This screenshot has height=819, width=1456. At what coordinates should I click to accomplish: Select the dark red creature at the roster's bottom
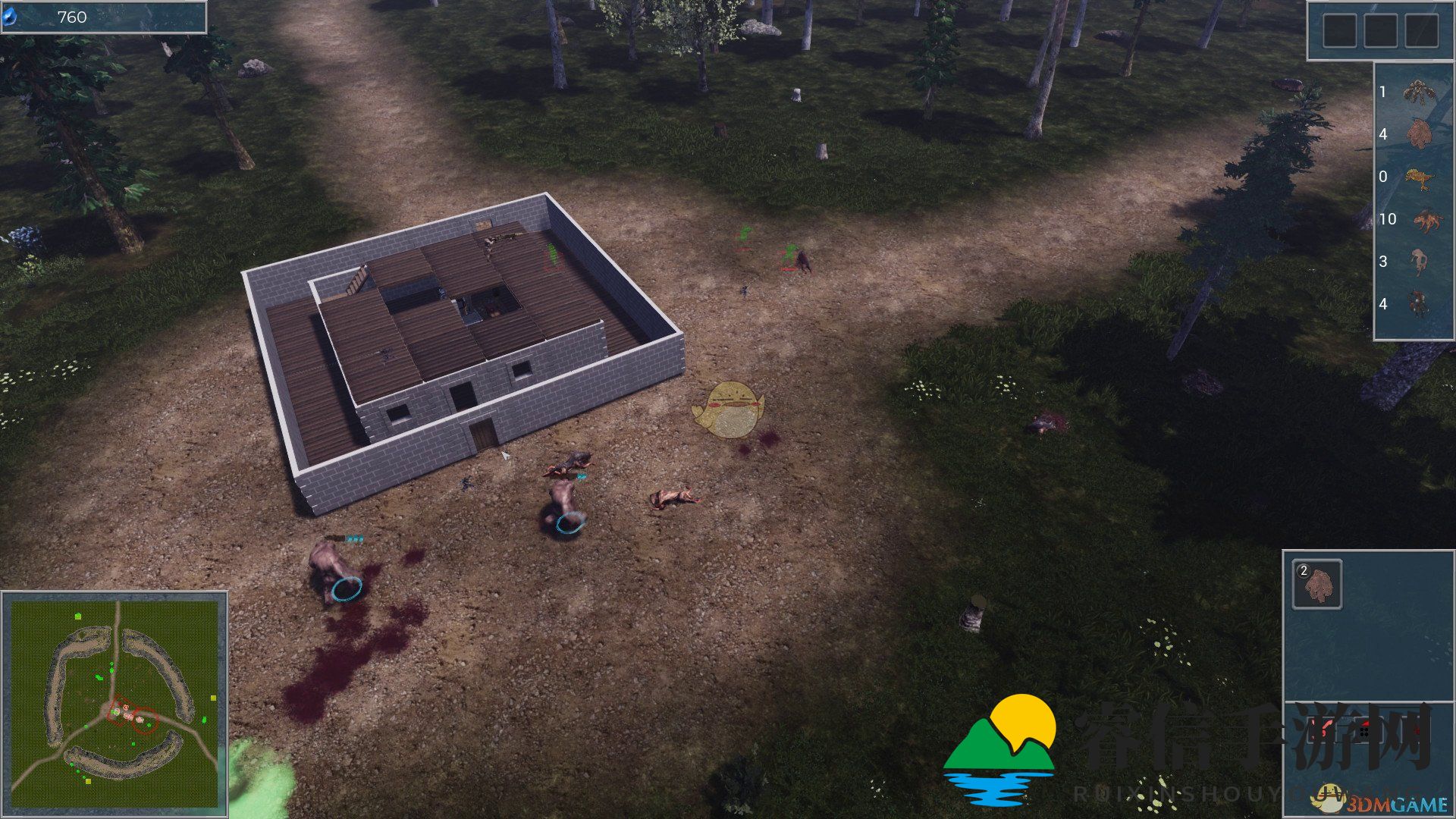click(x=1417, y=304)
